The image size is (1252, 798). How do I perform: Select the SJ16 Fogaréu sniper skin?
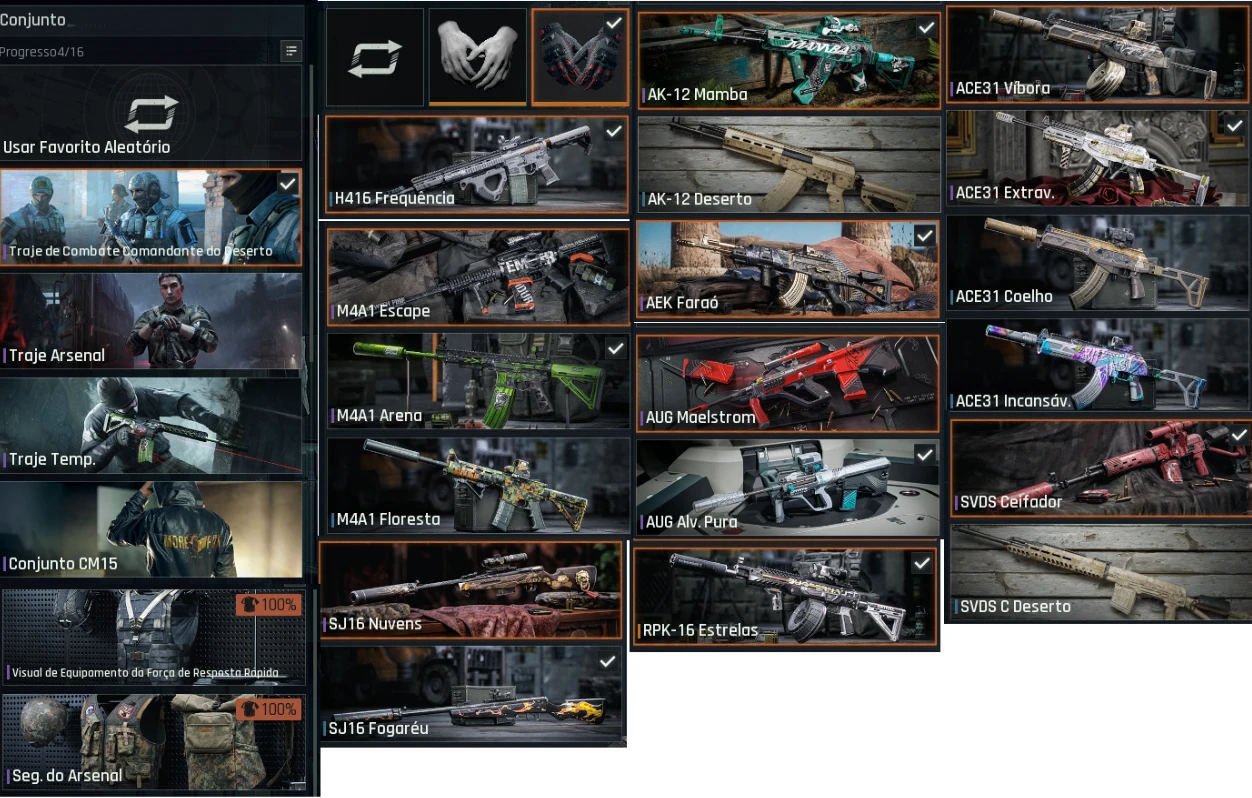point(473,696)
